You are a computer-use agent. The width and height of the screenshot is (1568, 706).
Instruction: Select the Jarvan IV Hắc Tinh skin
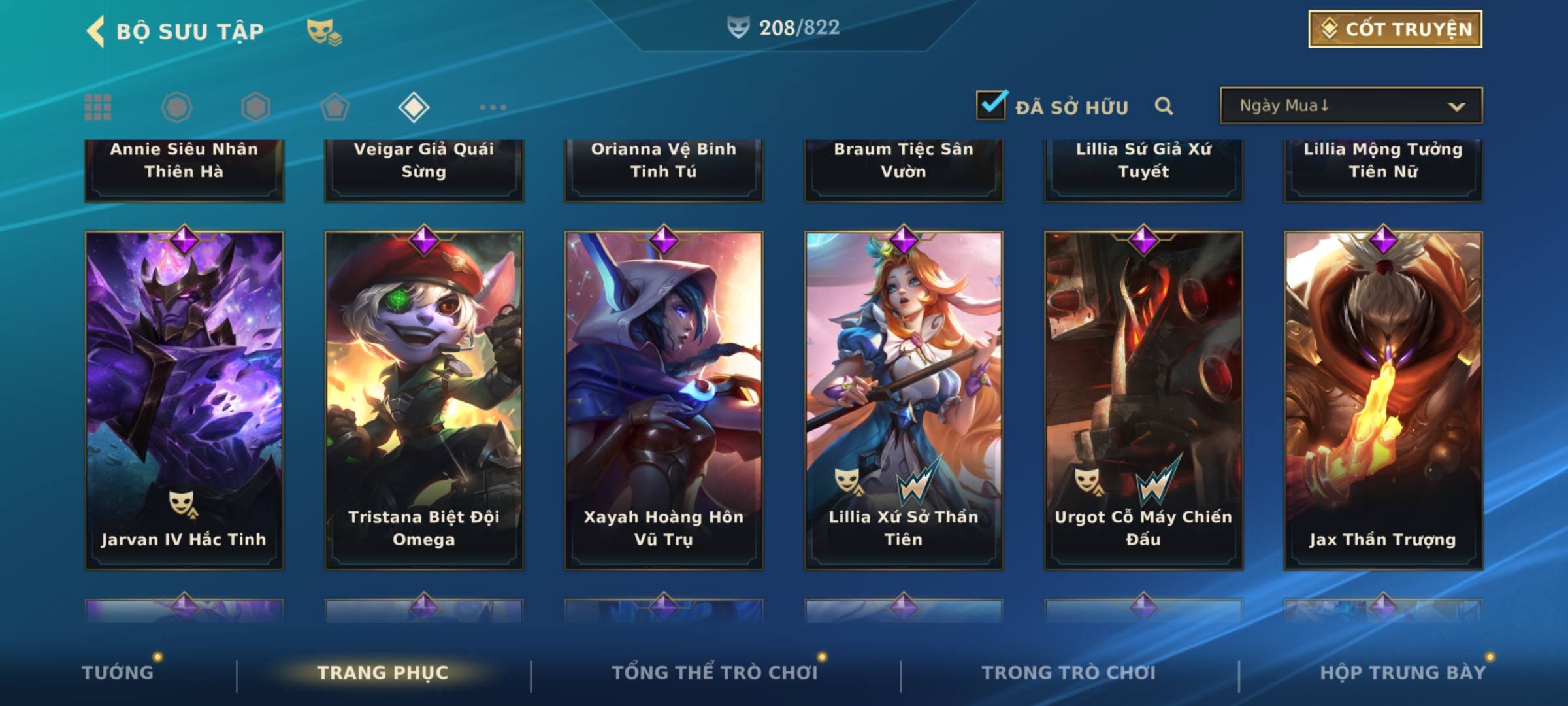pyautogui.click(x=184, y=400)
